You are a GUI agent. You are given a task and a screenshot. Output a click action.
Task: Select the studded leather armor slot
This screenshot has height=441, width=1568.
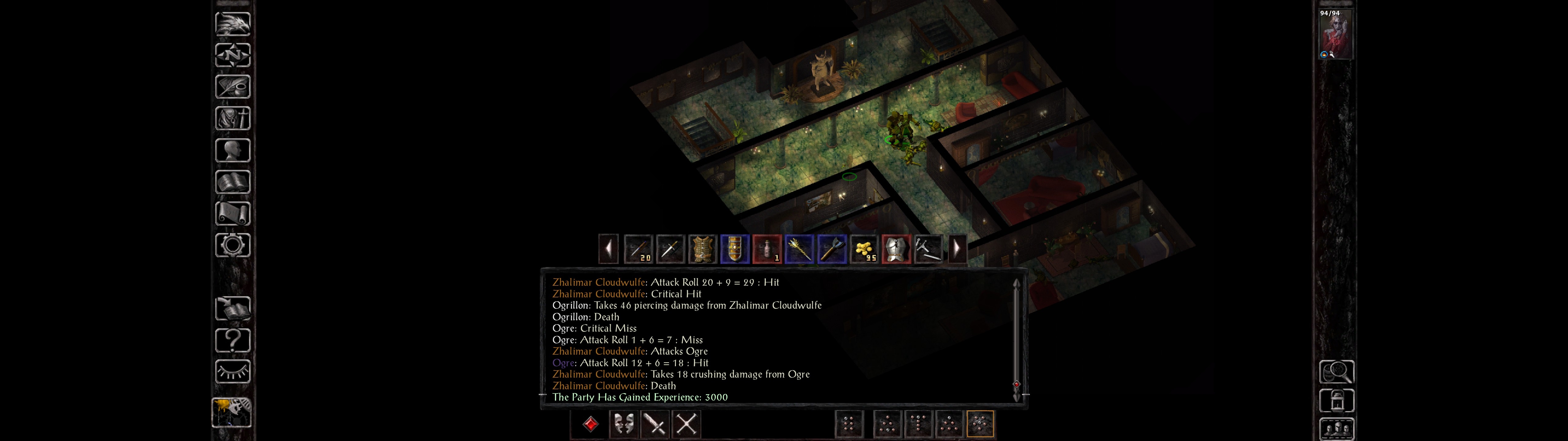pyautogui.click(x=703, y=249)
